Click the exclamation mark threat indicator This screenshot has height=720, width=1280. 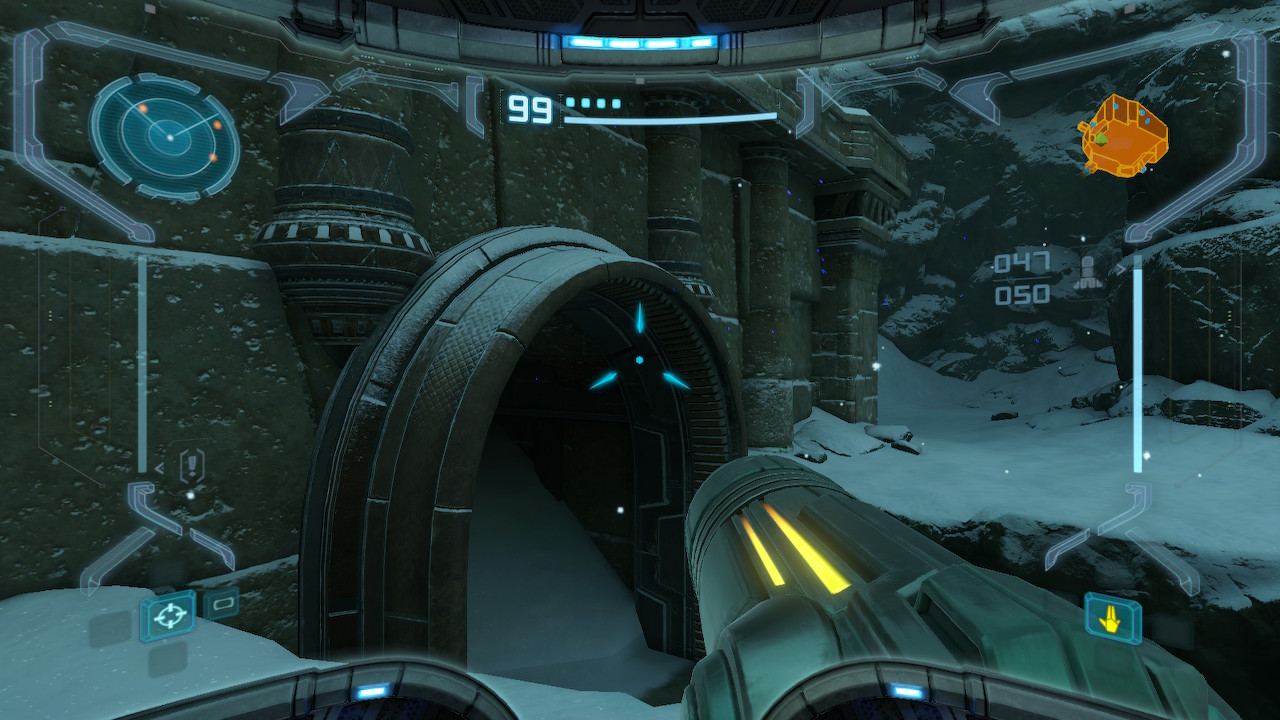tap(191, 465)
